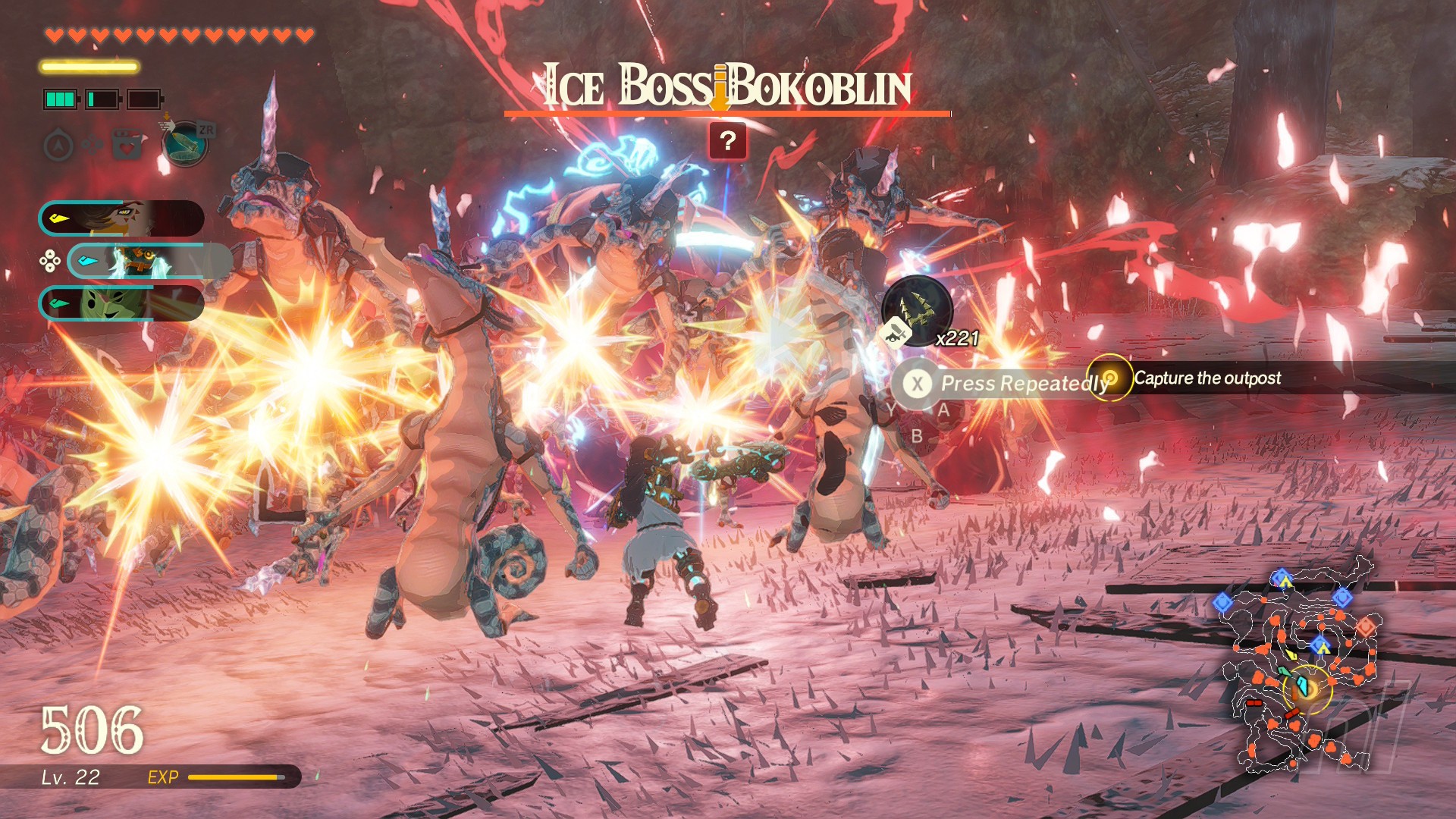1456x819 pixels.
Task: Open the red question mark weakness icon
Action: coord(727,141)
